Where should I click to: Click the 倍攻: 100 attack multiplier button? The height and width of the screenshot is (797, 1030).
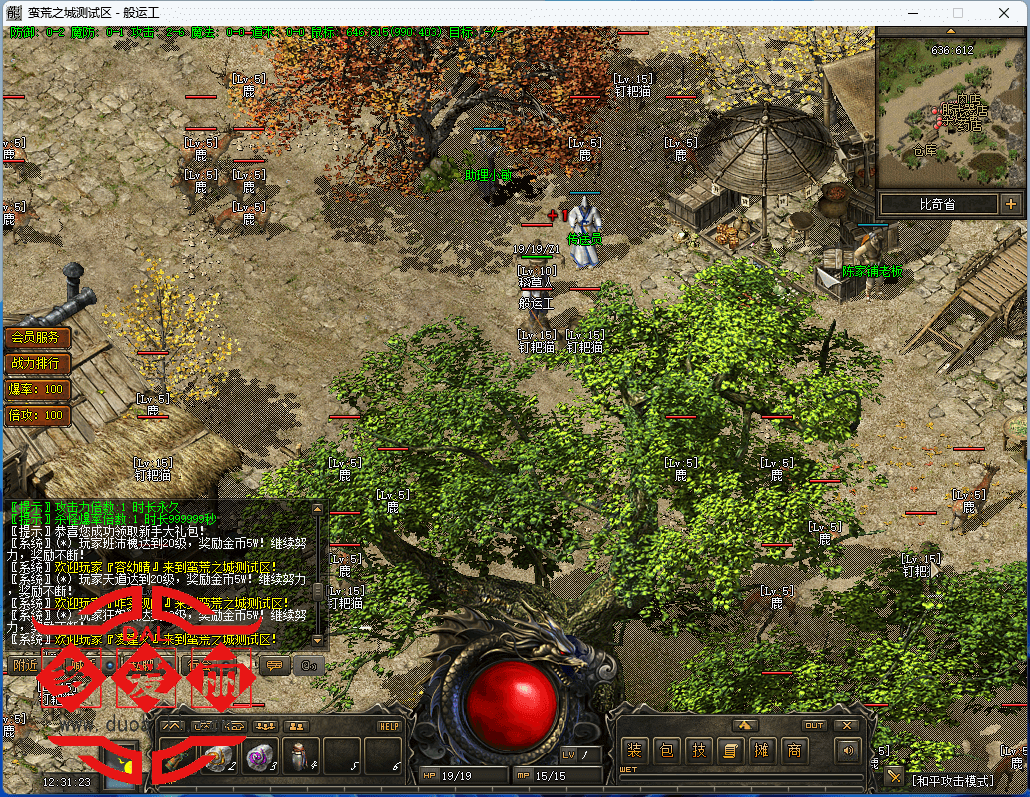pos(37,415)
